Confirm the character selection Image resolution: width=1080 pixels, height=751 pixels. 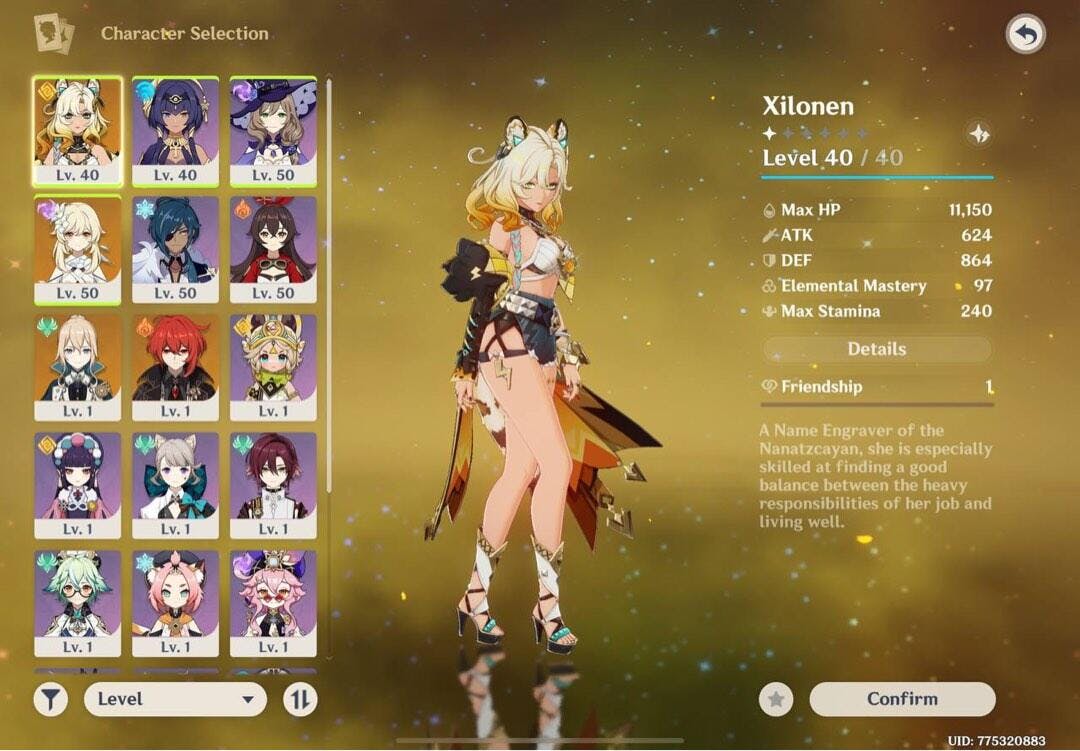(x=902, y=699)
